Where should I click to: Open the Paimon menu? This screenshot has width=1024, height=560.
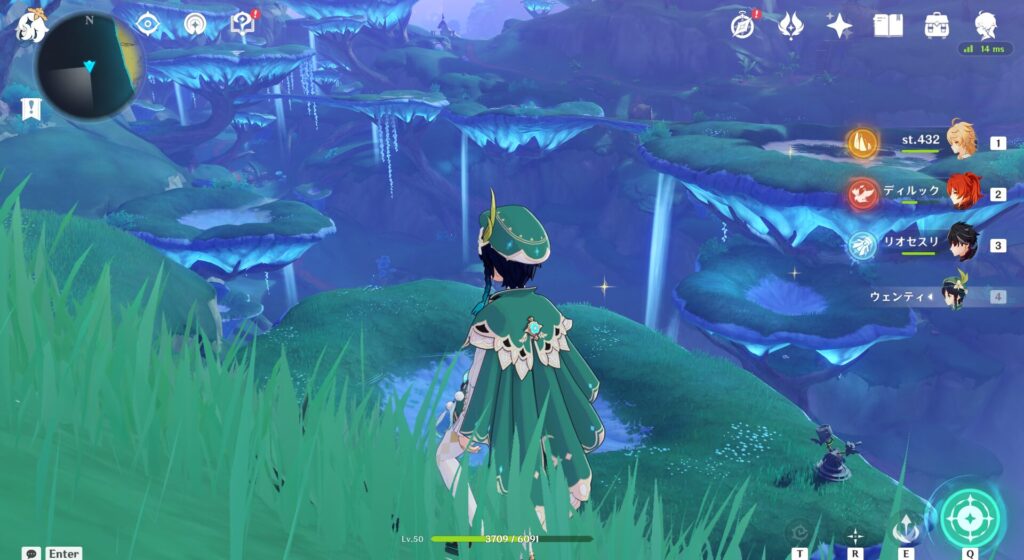pyautogui.click(x=32, y=27)
